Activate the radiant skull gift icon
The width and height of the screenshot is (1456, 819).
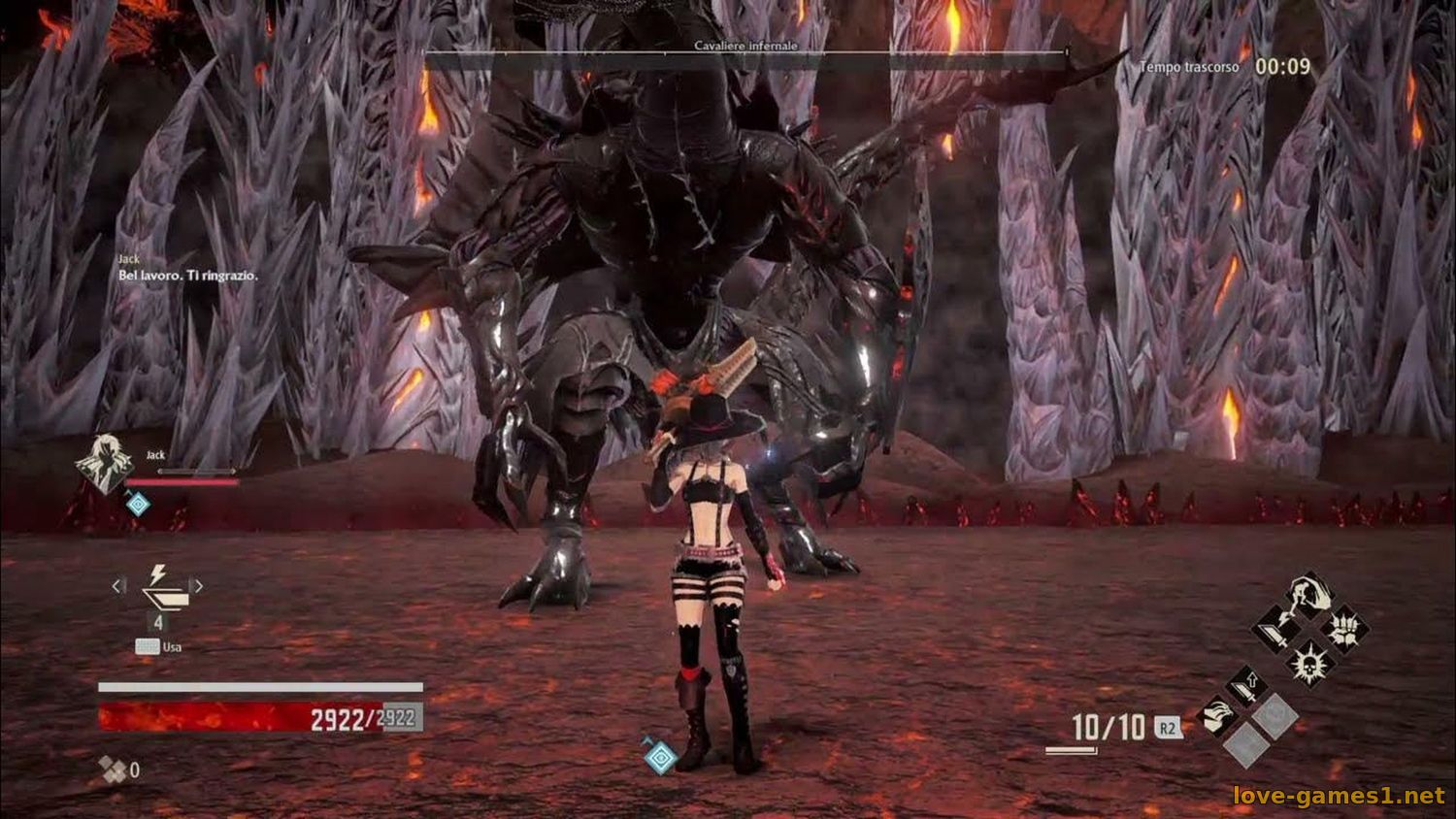[x=1309, y=663]
